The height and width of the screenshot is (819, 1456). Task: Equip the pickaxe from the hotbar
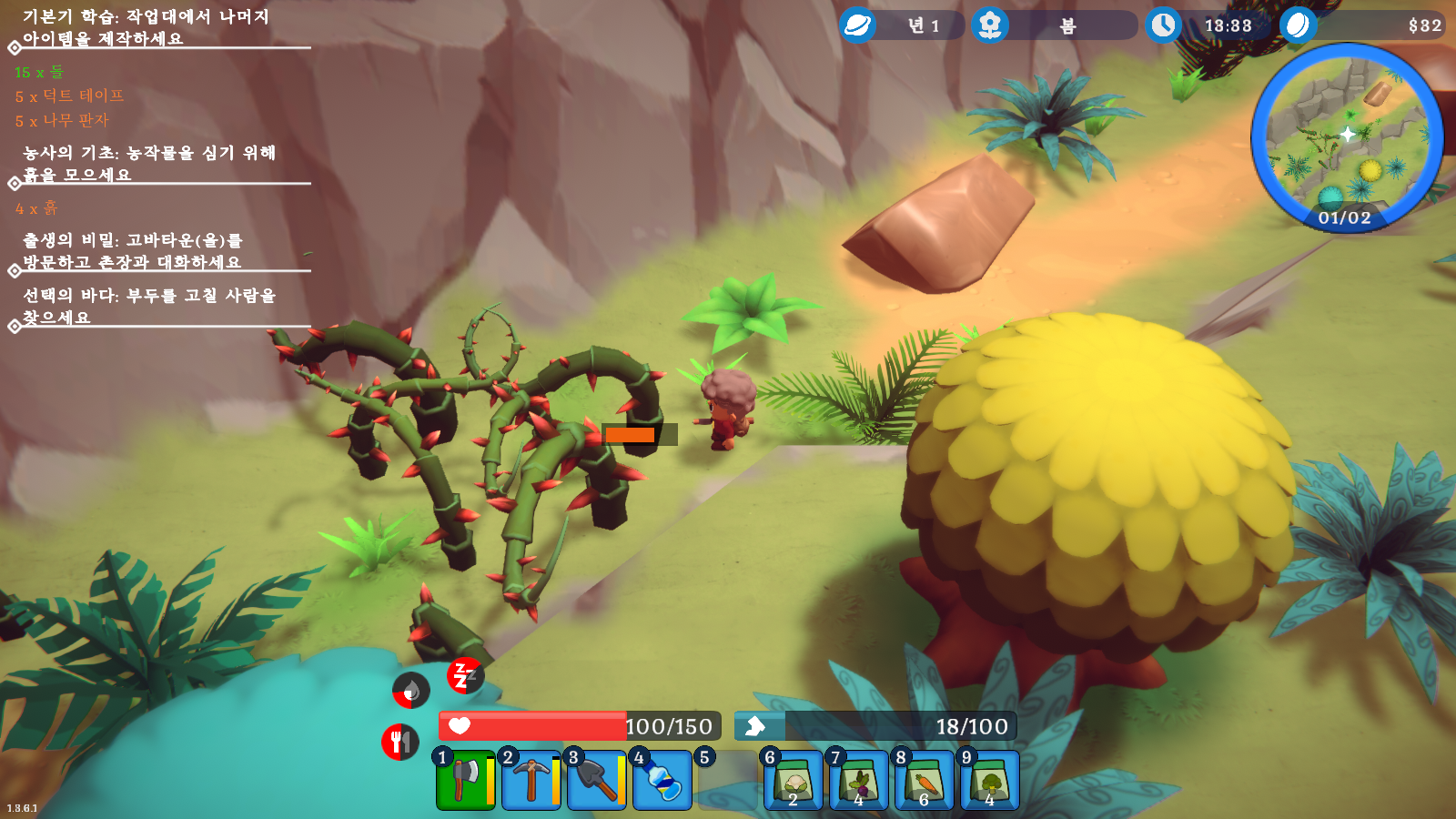(531, 780)
